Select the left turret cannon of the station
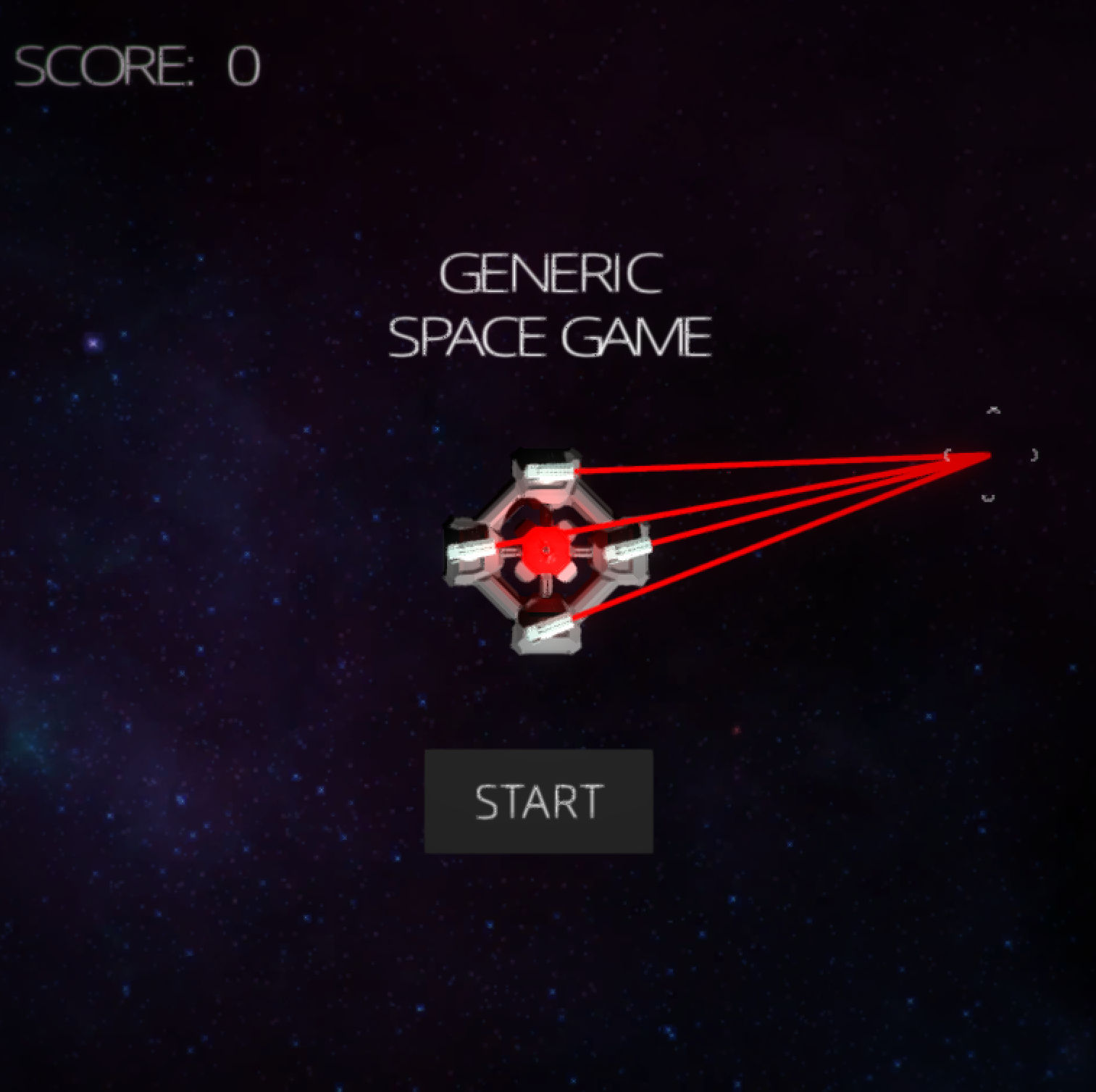Image resolution: width=1096 pixels, height=1092 pixels. click(469, 551)
